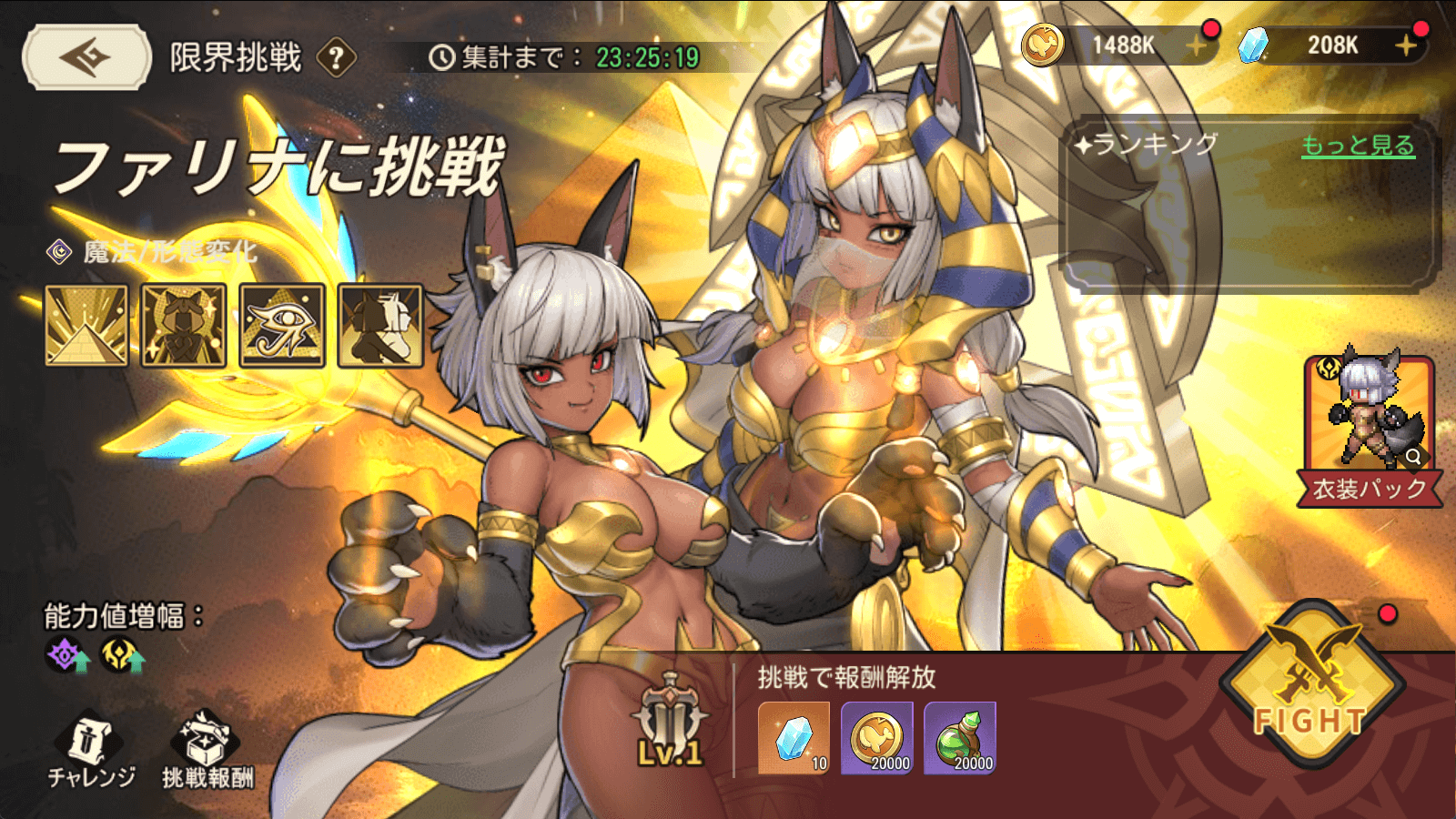Start battle with the FIGHT button

(x=1310, y=689)
